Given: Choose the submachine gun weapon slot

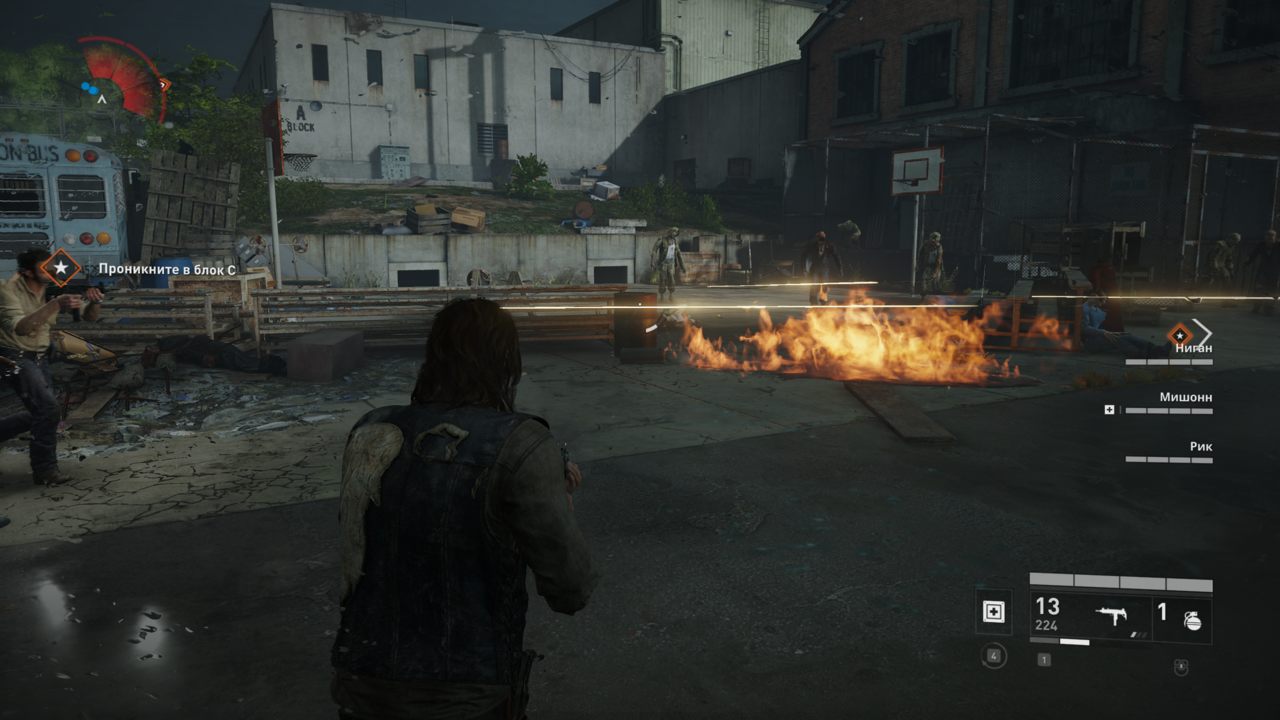Looking at the screenshot, I should click(1110, 617).
